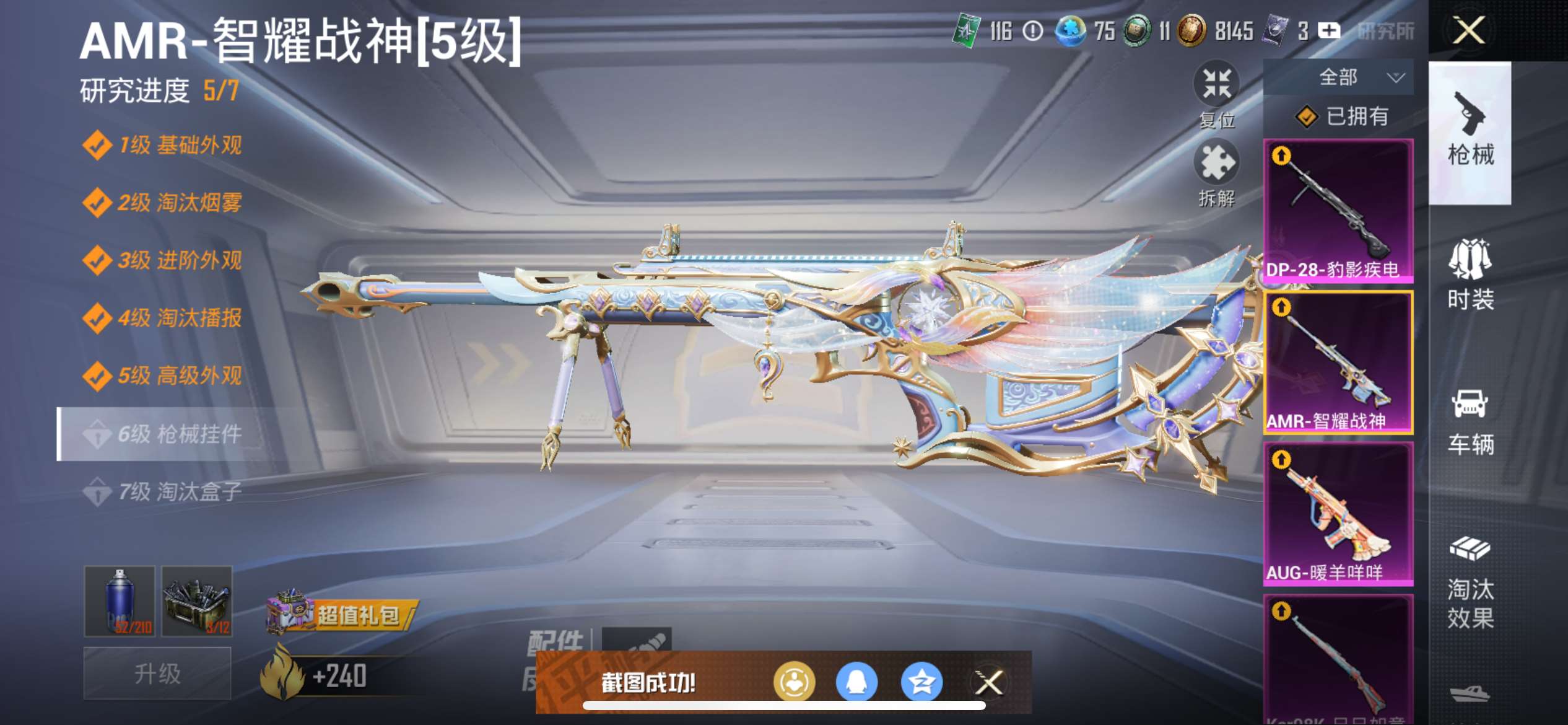Click the 升级 upgrade button

[157, 673]
